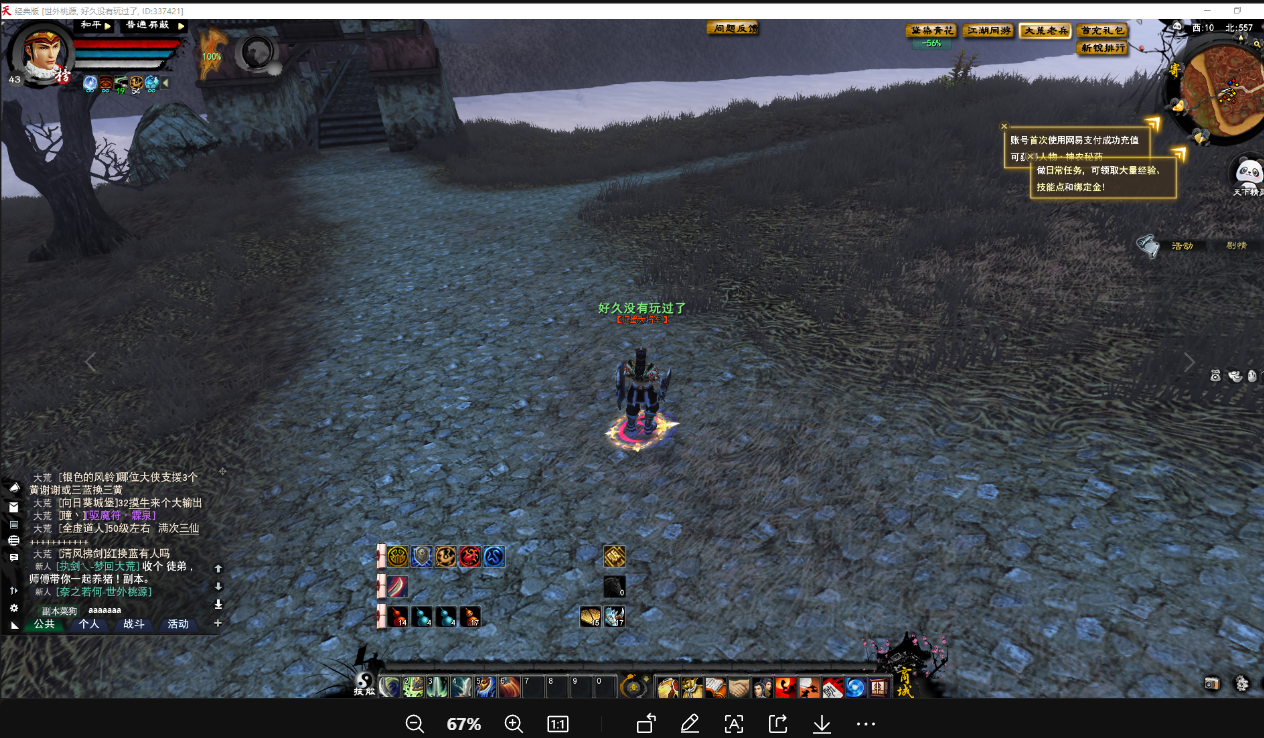1264x738 pixels.
Task: Open the panda 天下精灵 helper
Action: pyautogui.click(x=1248, y=173)
